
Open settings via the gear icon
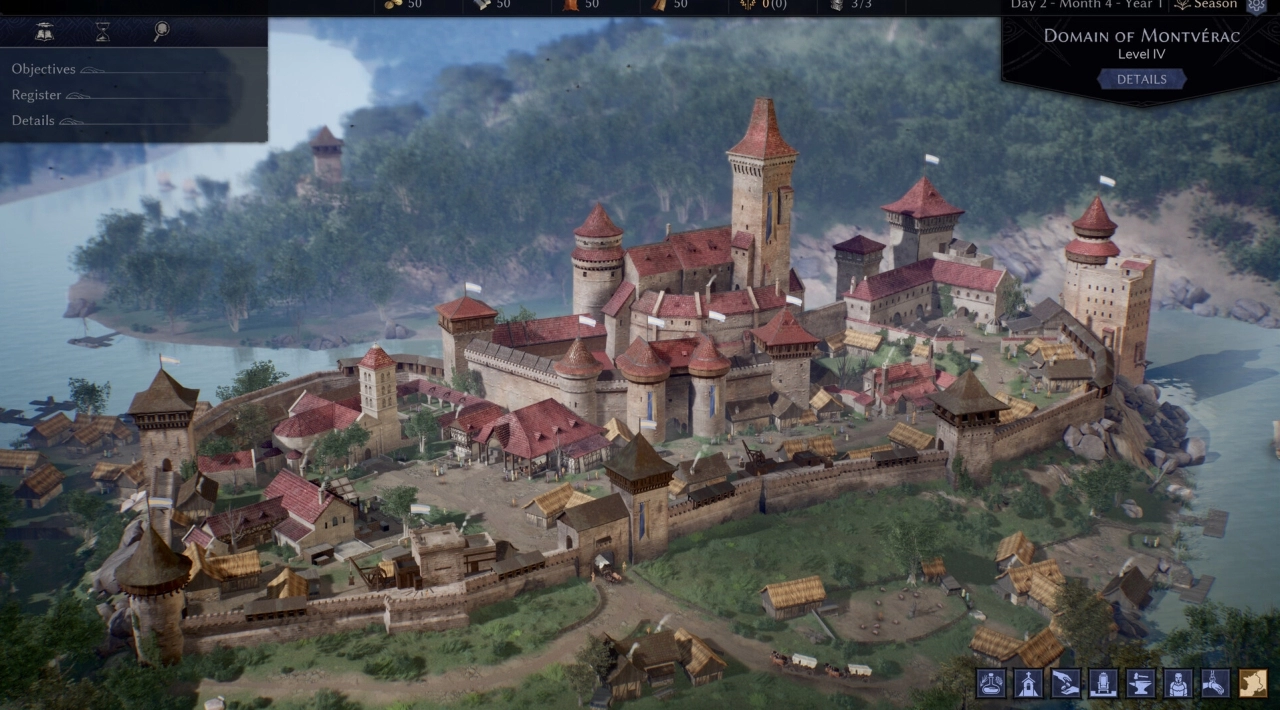click(x=1256, y=5)
